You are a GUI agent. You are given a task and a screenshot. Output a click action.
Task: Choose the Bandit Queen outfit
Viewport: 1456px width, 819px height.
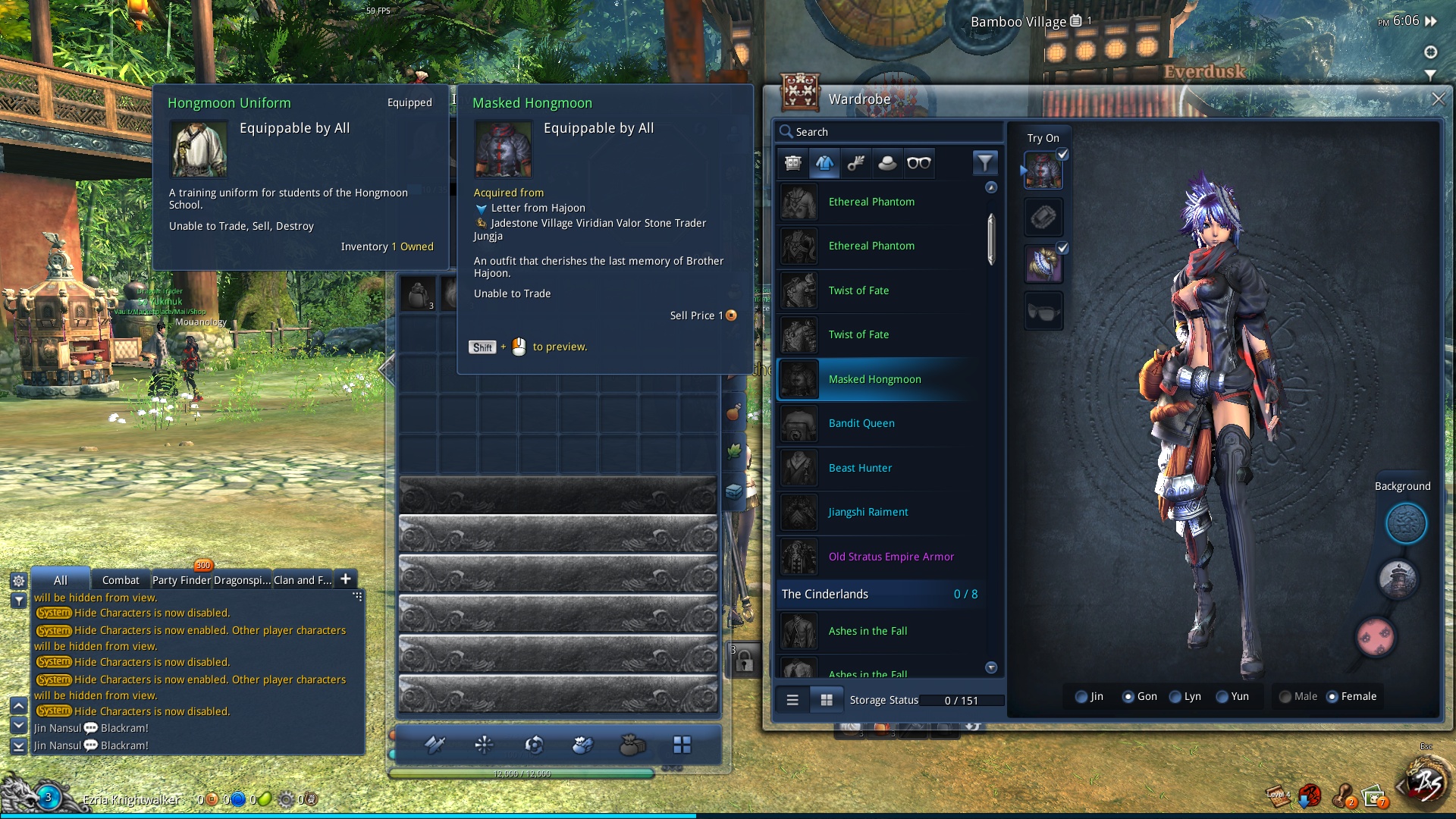(861, 423)
